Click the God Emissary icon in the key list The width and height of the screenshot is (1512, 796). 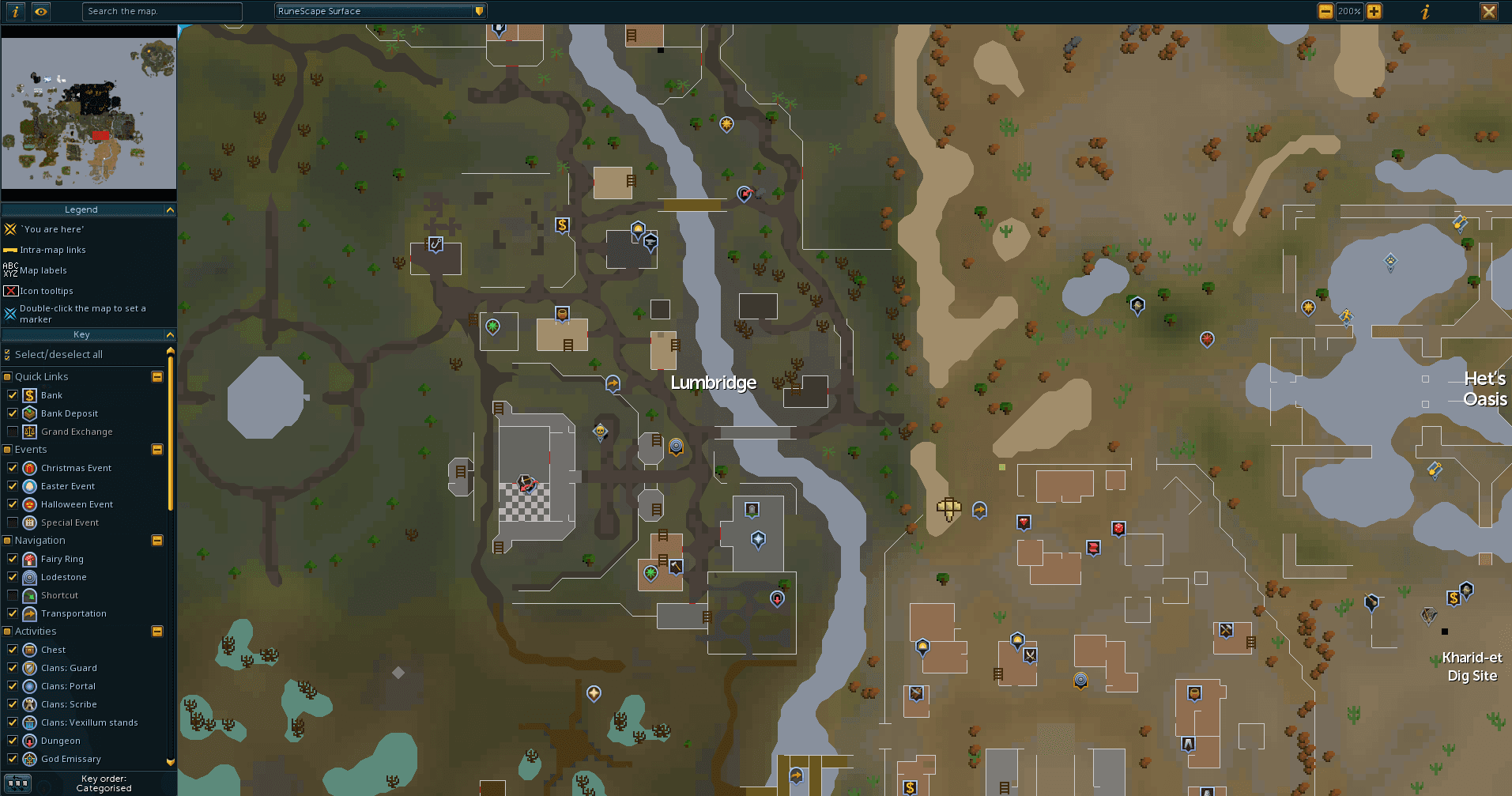coord(28,759)
